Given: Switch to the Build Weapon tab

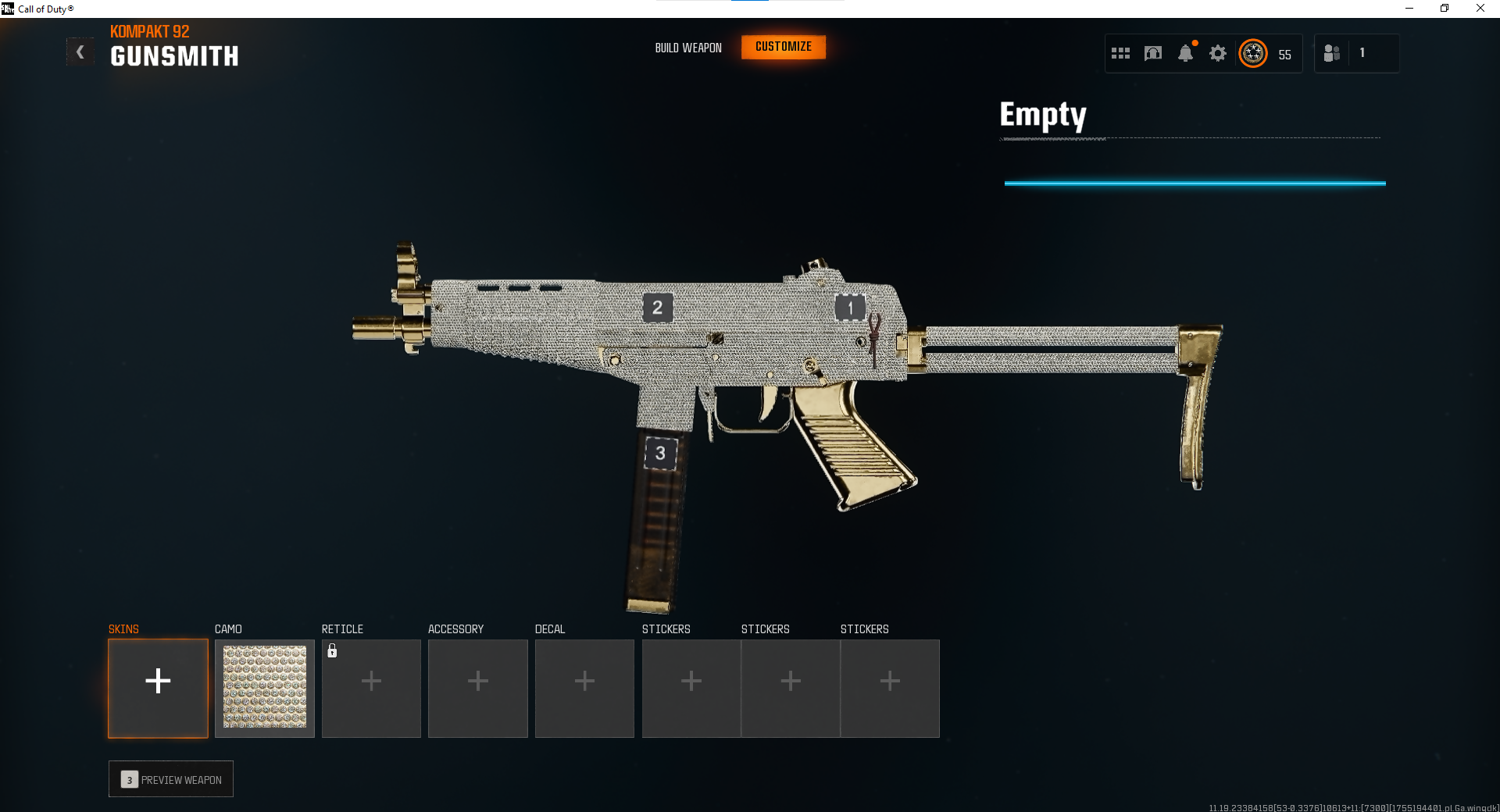Looking at the screenshot, I should pyautogui.click(x=688, y=48).
